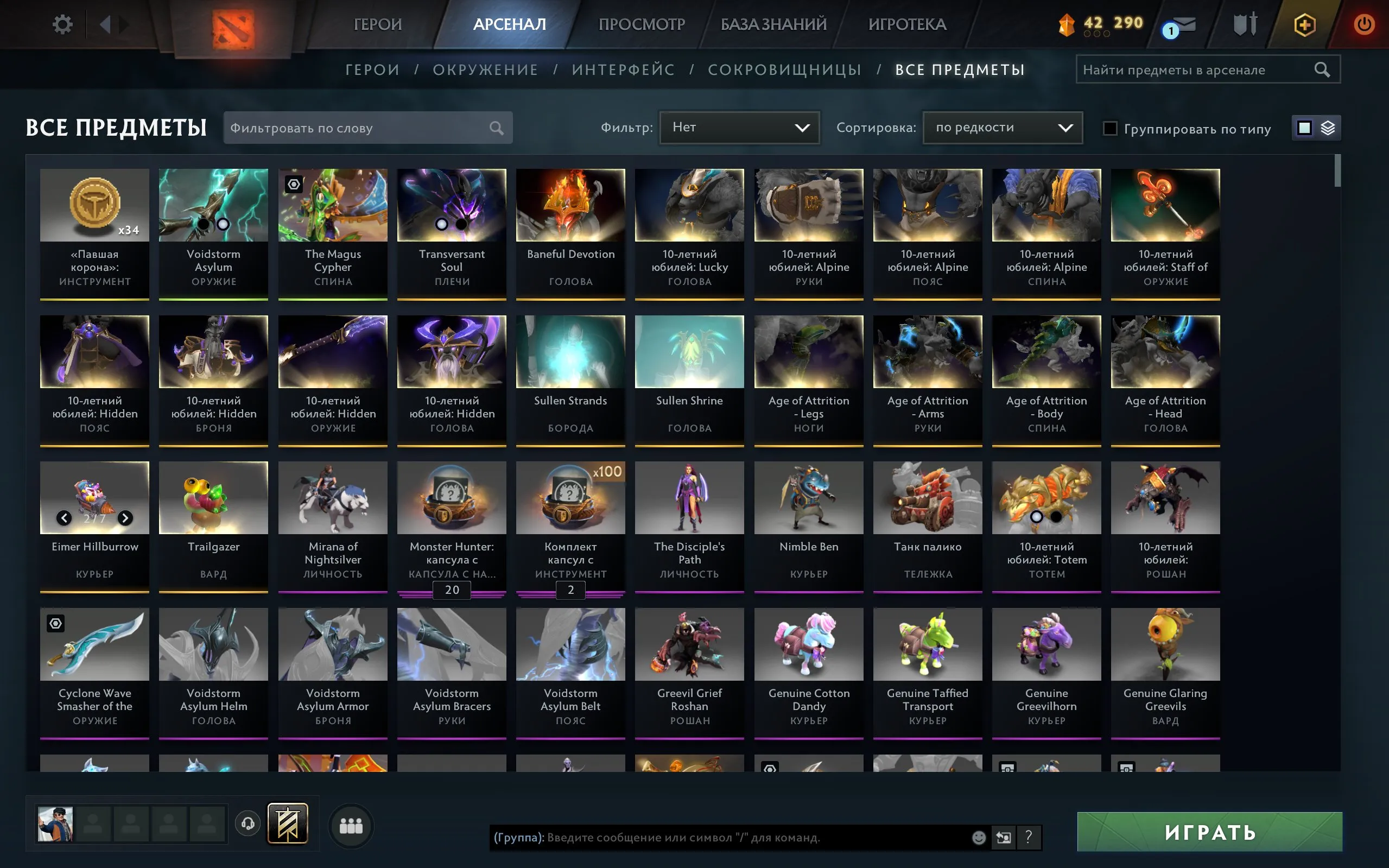Click the power-off icon

click(1365, 24)
